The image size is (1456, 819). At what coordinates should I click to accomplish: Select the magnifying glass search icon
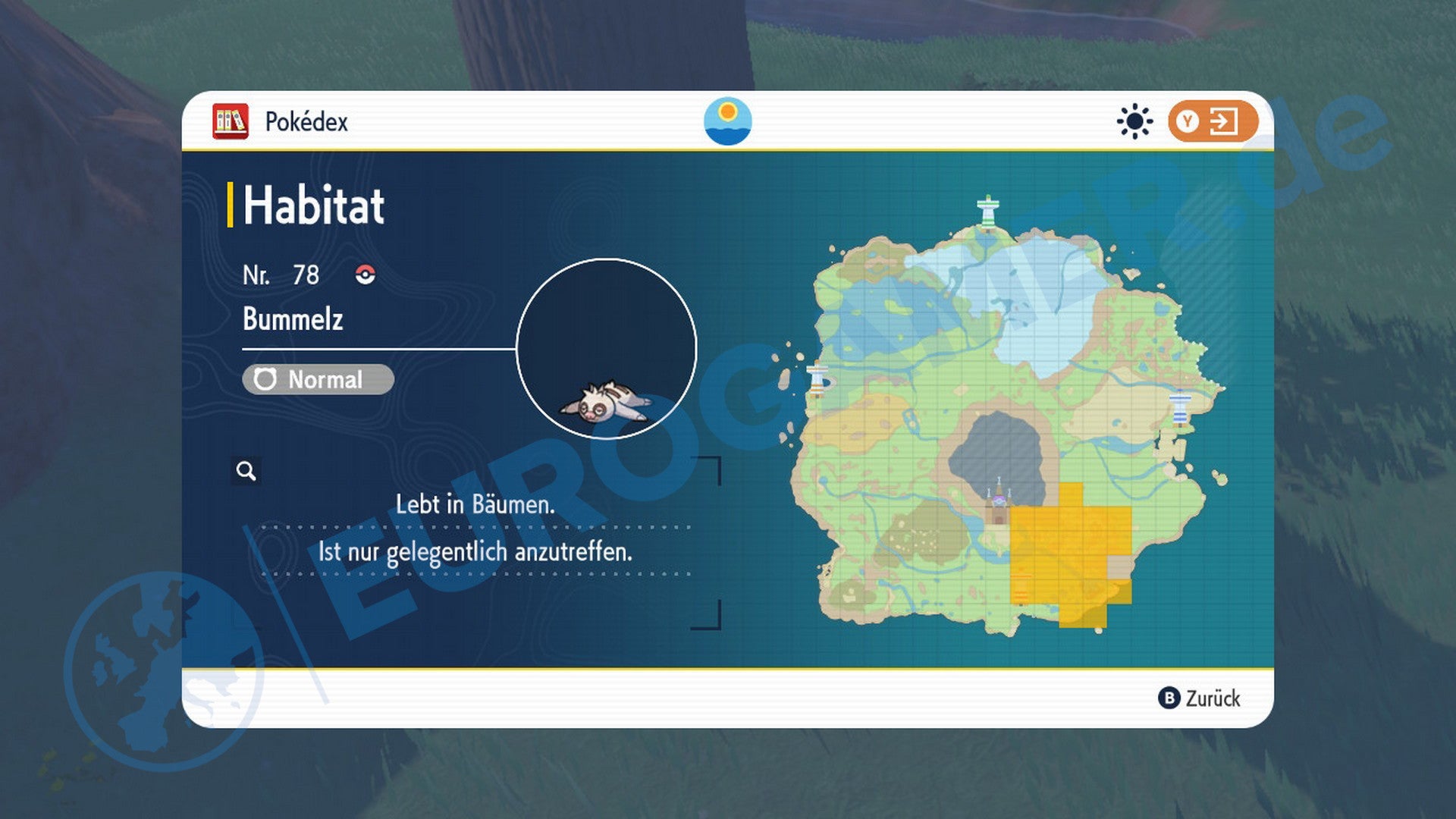(245, 472)
